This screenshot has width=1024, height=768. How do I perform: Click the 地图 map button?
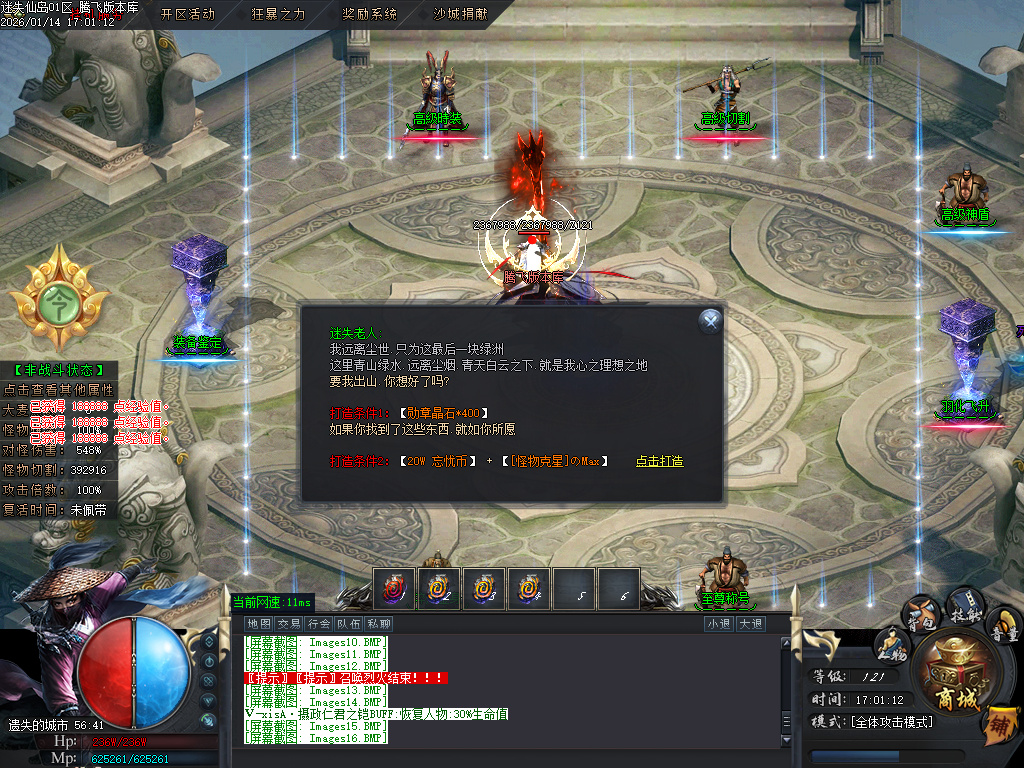point(258,624)
